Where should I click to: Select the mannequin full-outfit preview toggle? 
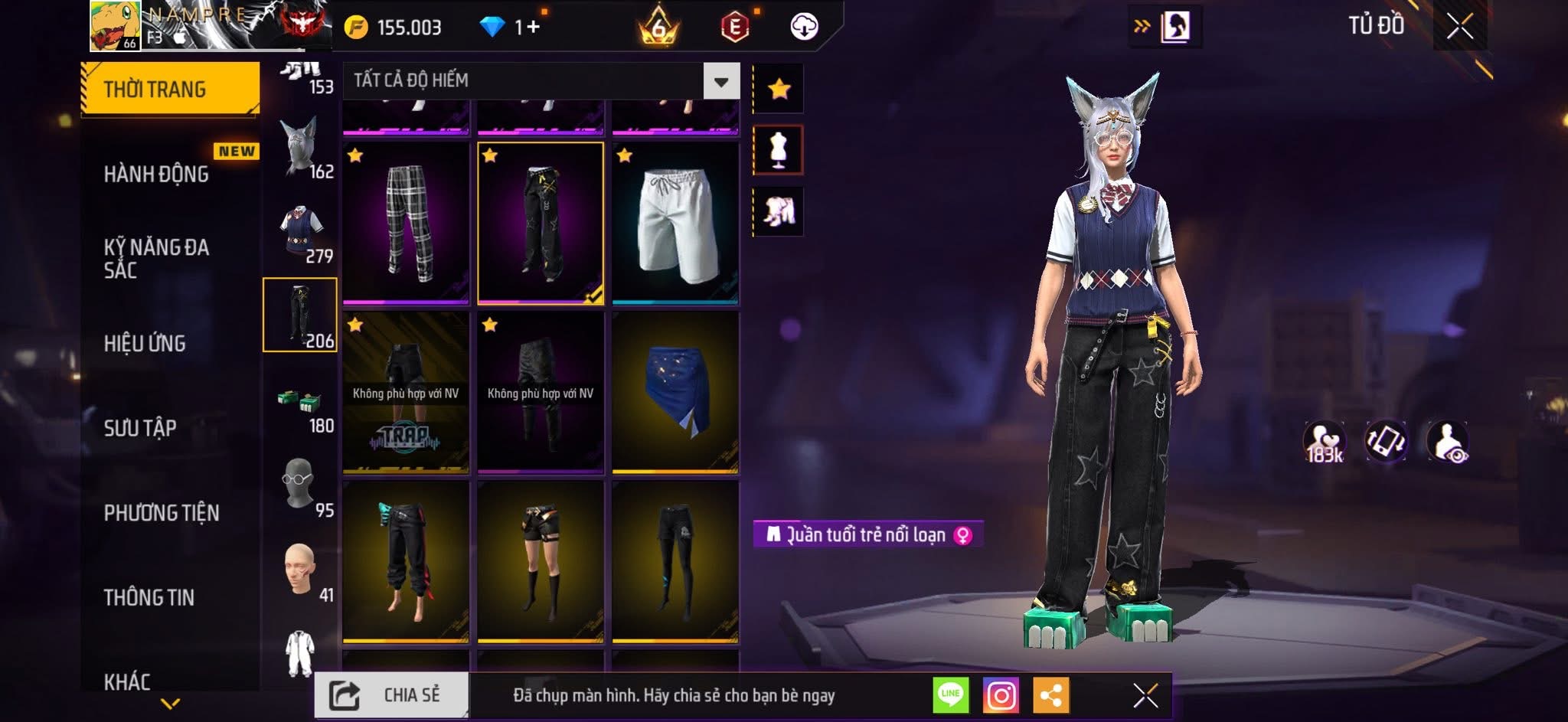pos(779,150)
